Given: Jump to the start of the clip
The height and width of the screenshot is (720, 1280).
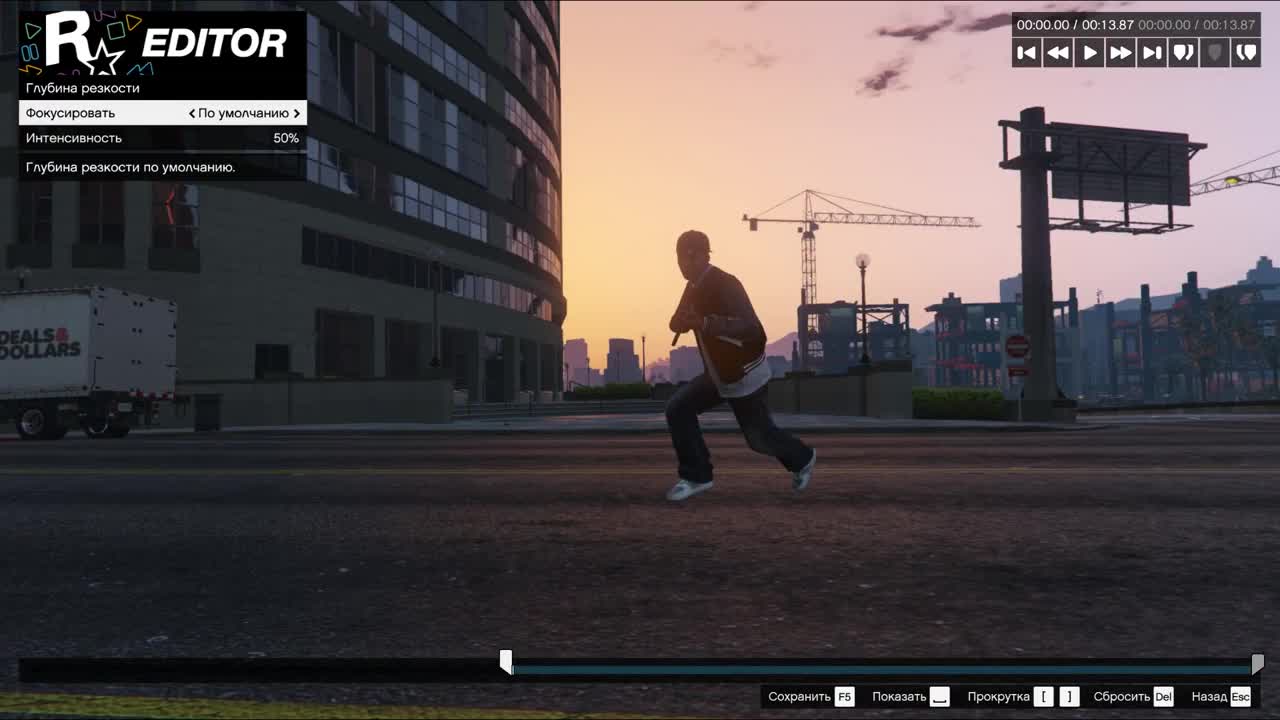Looking at the screenshot, I should (x=1026, y=53).
